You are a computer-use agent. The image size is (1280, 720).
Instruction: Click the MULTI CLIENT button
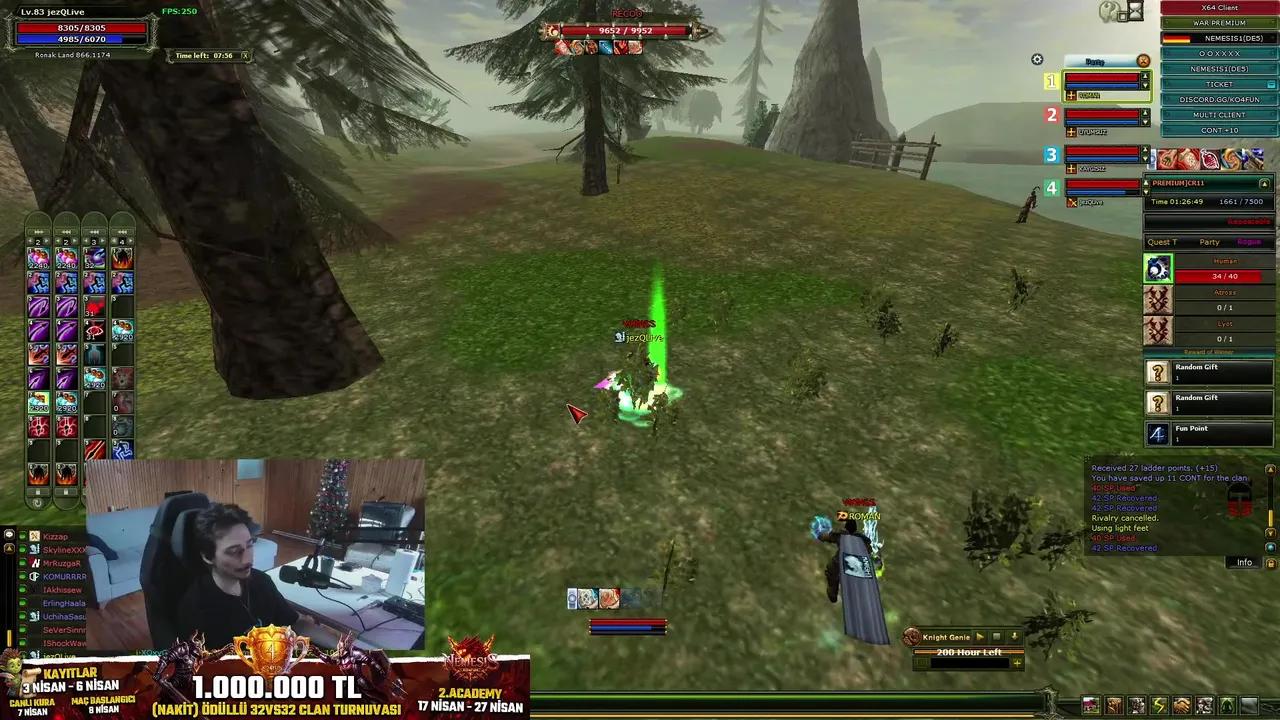point(1218,114)
